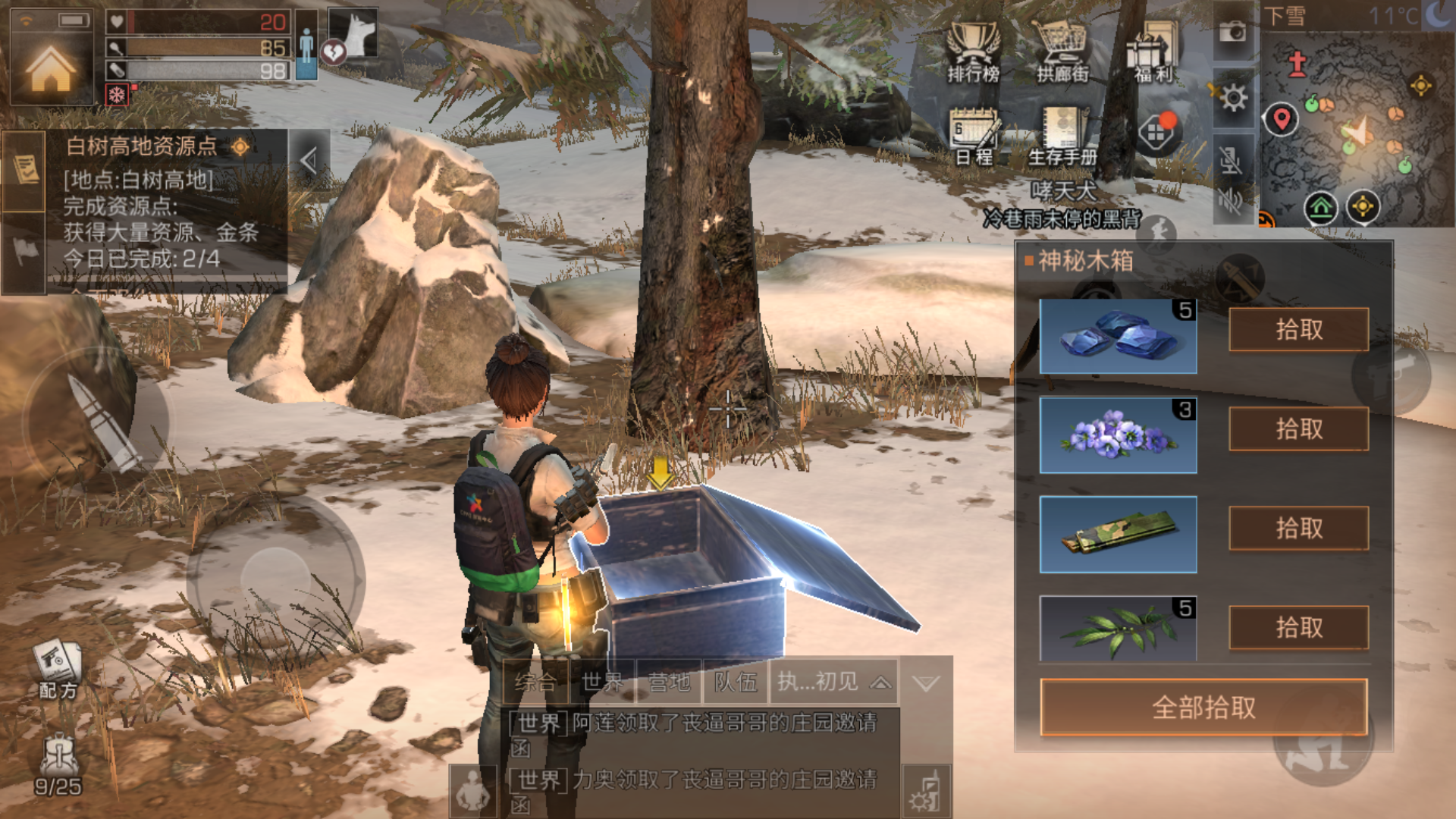Image resolution: width=1456 pixels, height=819 pixels.
Task: Switch chat to the 营地 tab
Action: click(669, 682)
